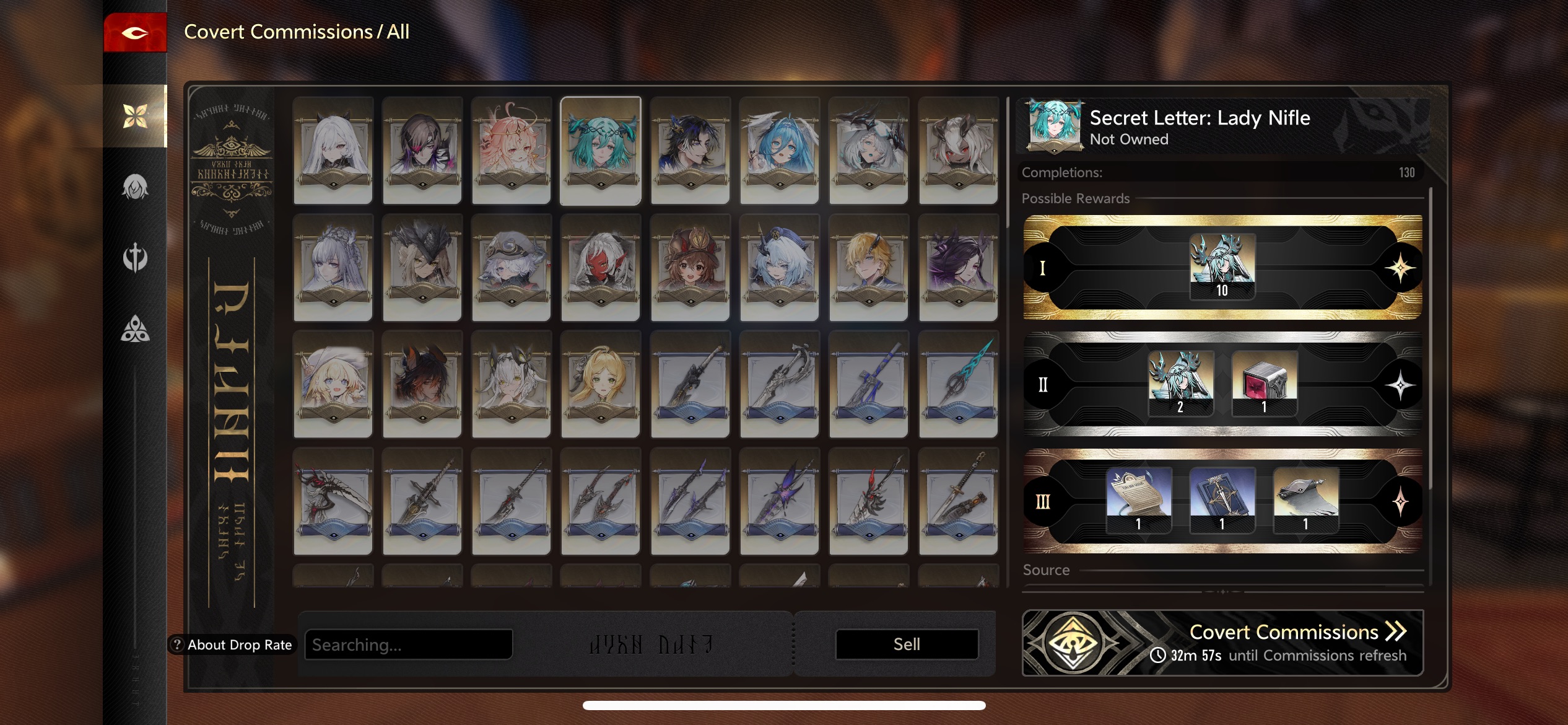Viewport: 1568px width, 725px height.
Task: Select the teal glowing blade weapon card
Action: (958, 384)
